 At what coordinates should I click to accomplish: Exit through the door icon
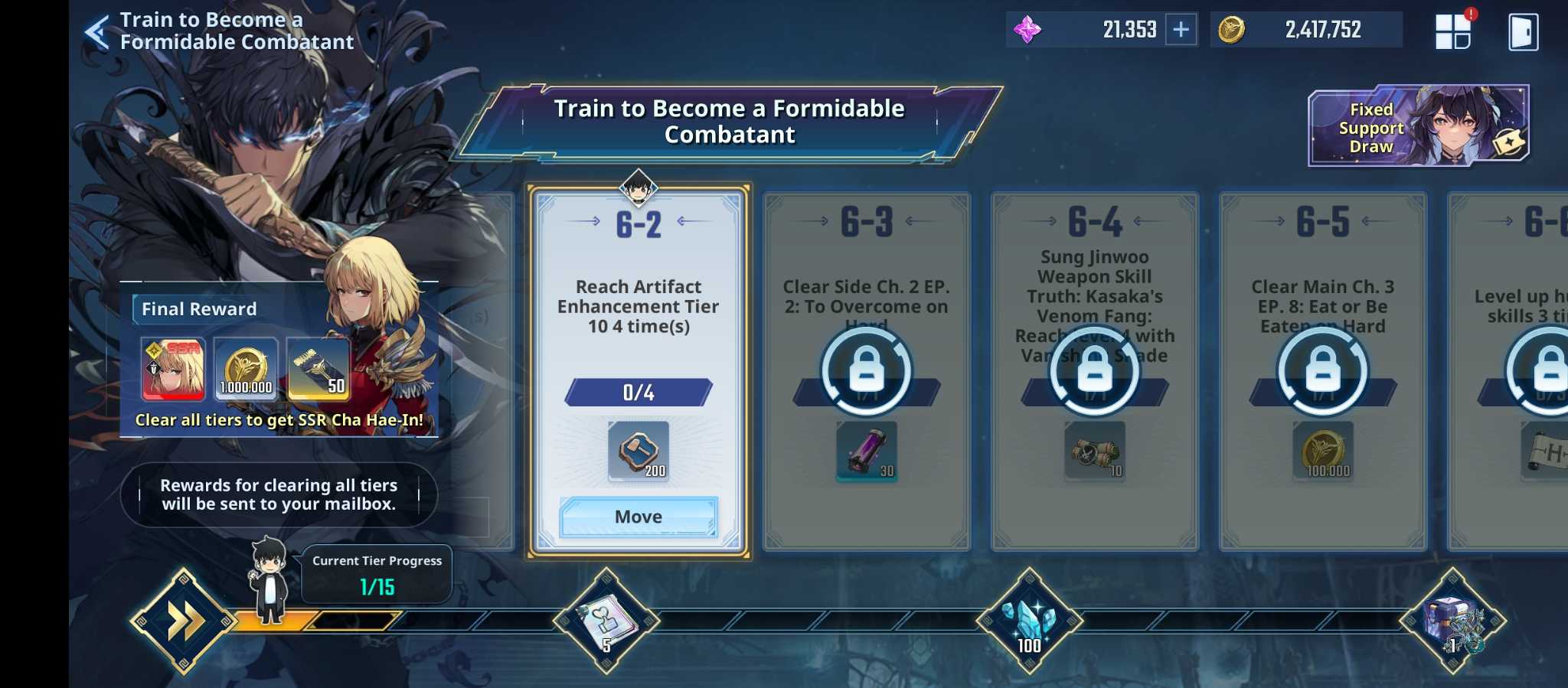[1523, 32]
